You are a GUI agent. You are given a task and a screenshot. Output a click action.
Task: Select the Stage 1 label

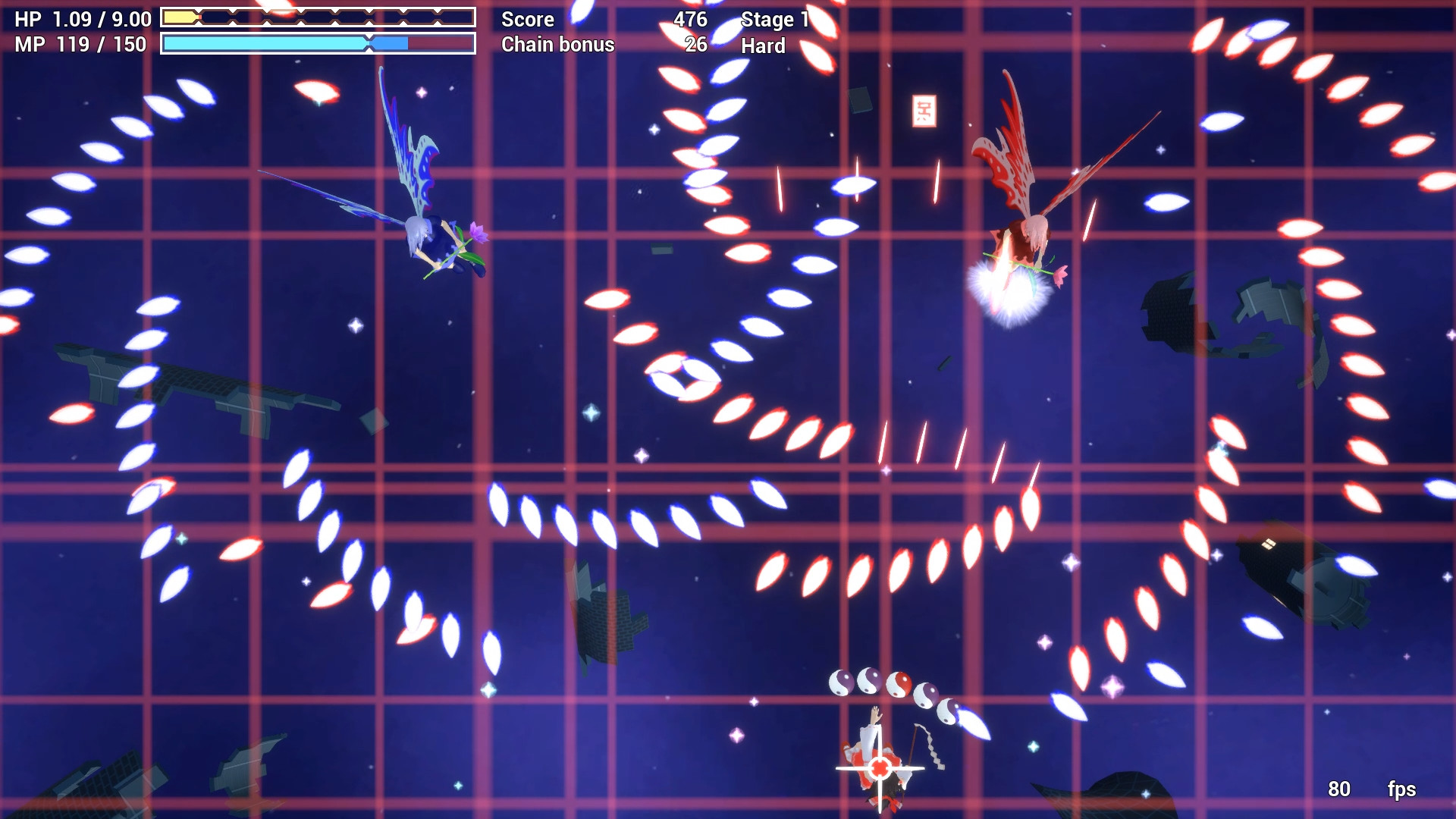775,19
